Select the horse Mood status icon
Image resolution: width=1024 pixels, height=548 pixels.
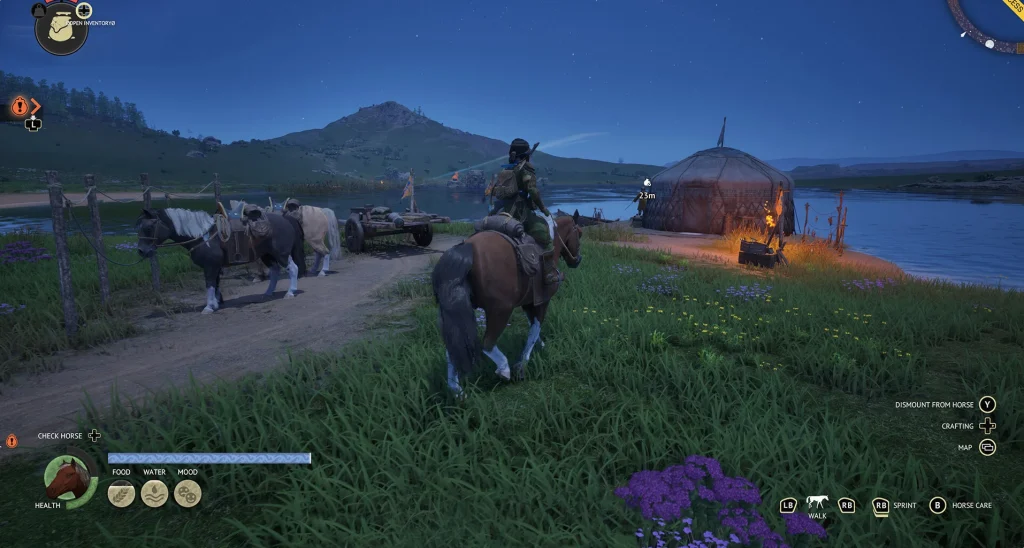[x=187, y=493]
